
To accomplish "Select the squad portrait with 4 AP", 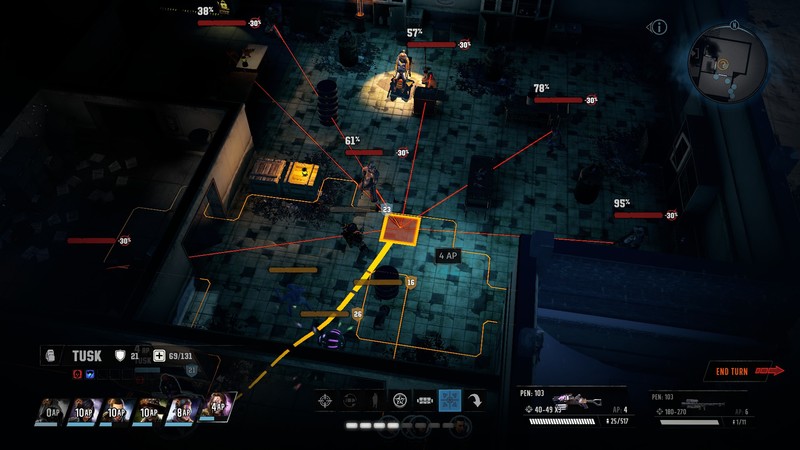I will click(x=218, y=406).
